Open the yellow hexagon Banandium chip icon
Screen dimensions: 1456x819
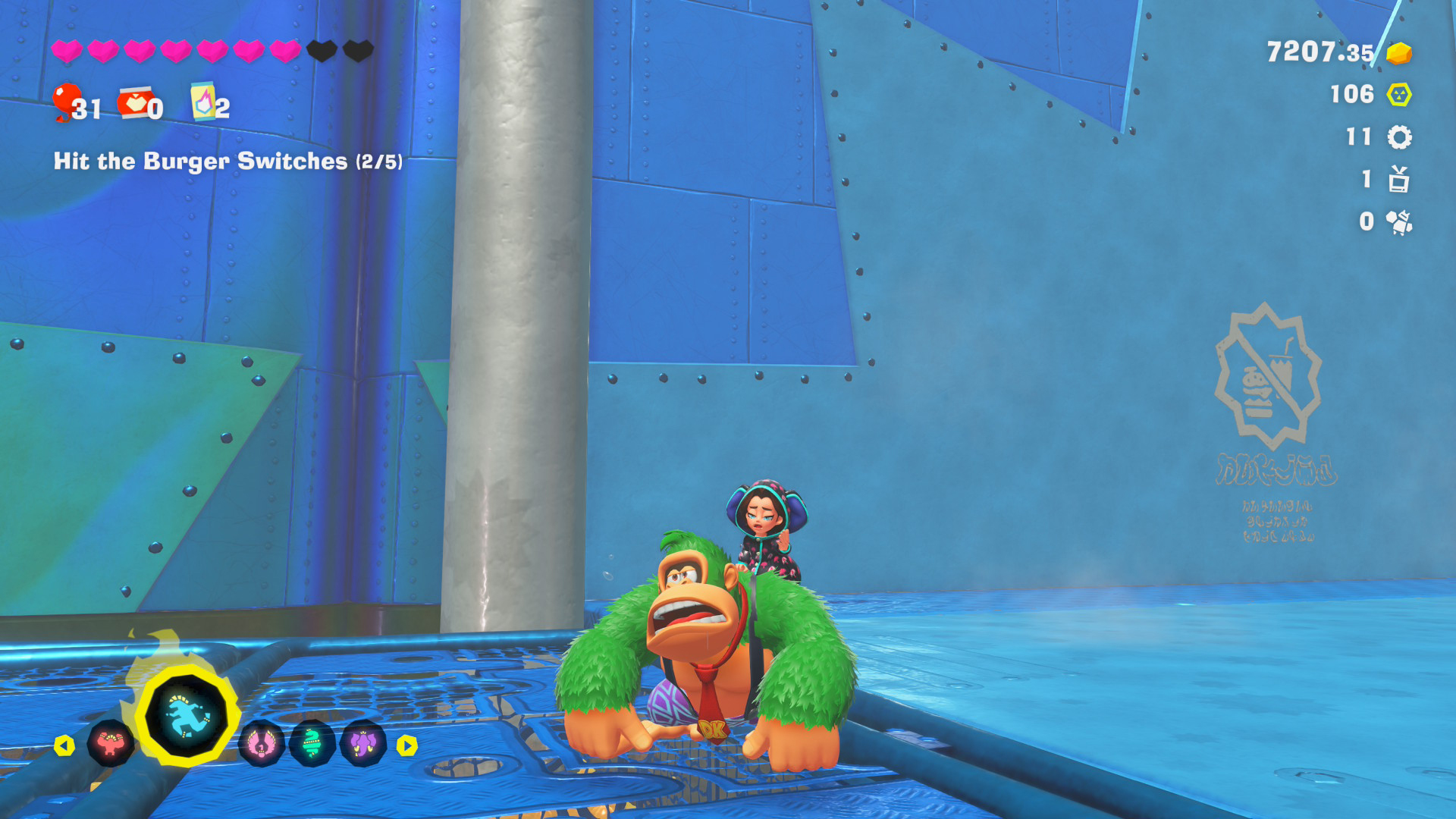click(1398, 95)
